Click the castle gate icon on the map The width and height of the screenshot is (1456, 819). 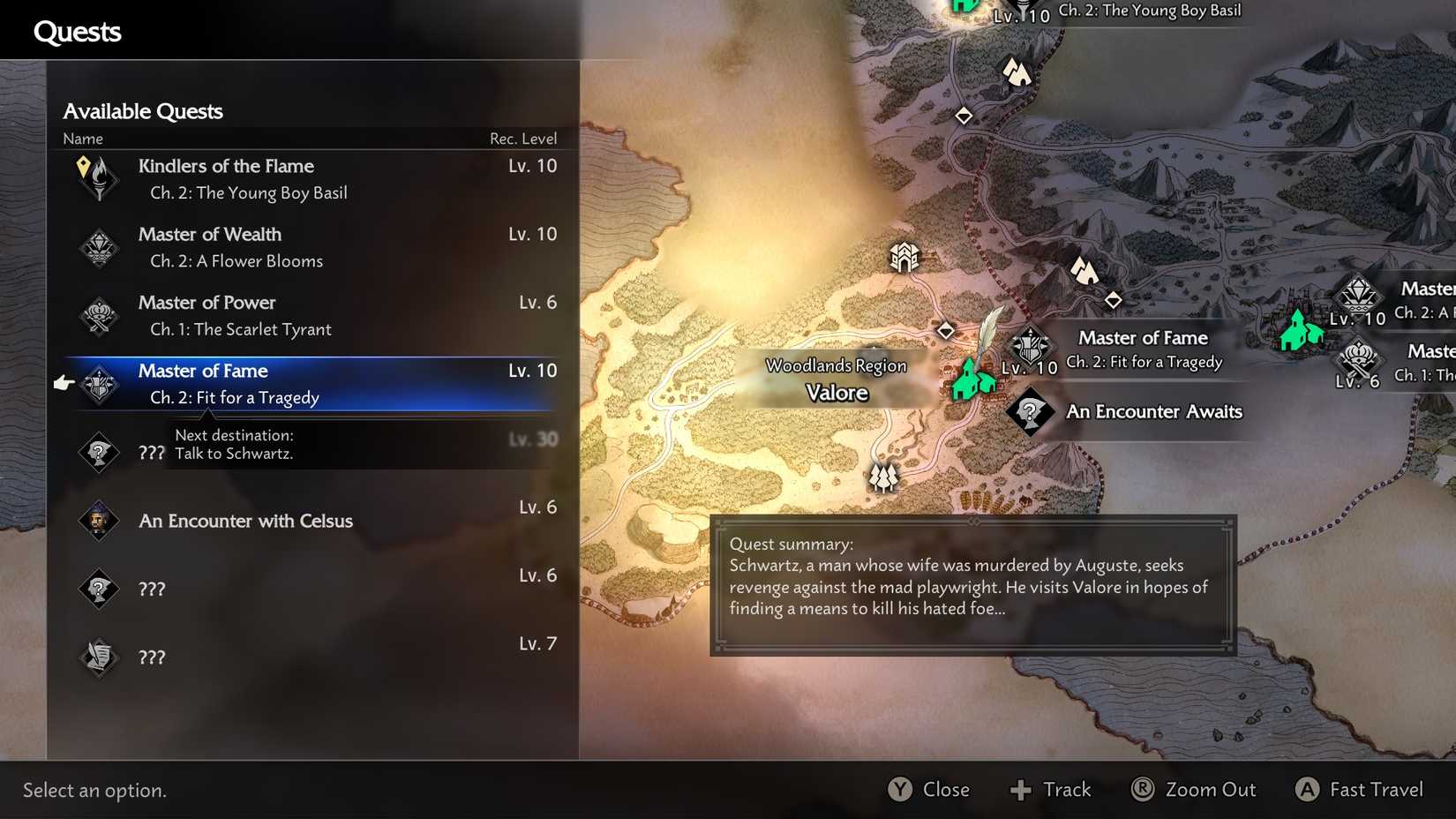pyautogui.click(x=904, y=258)
